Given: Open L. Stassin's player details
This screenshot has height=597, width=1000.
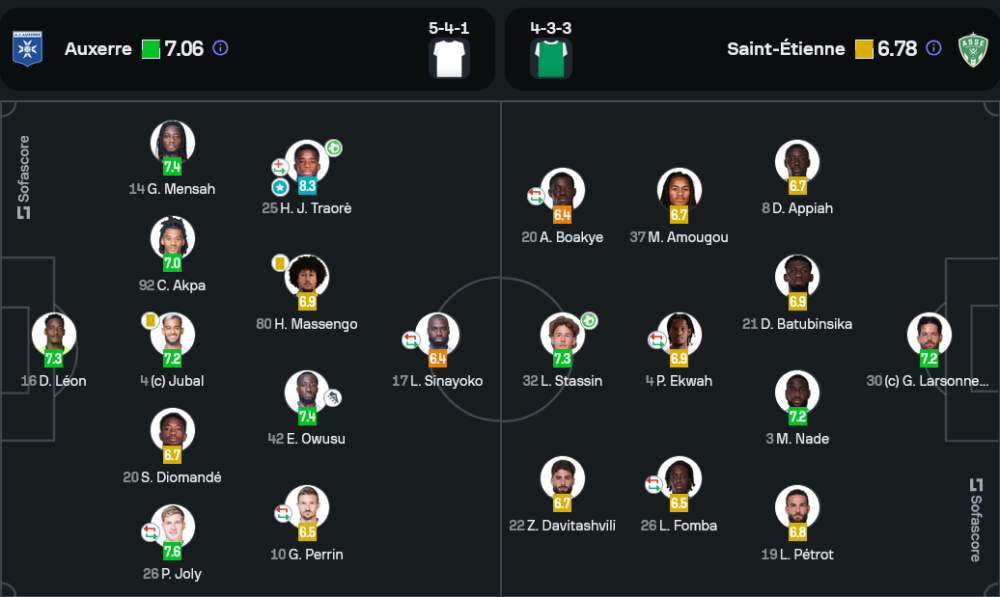Looking at the screenshot, I should tap(562, 336).
